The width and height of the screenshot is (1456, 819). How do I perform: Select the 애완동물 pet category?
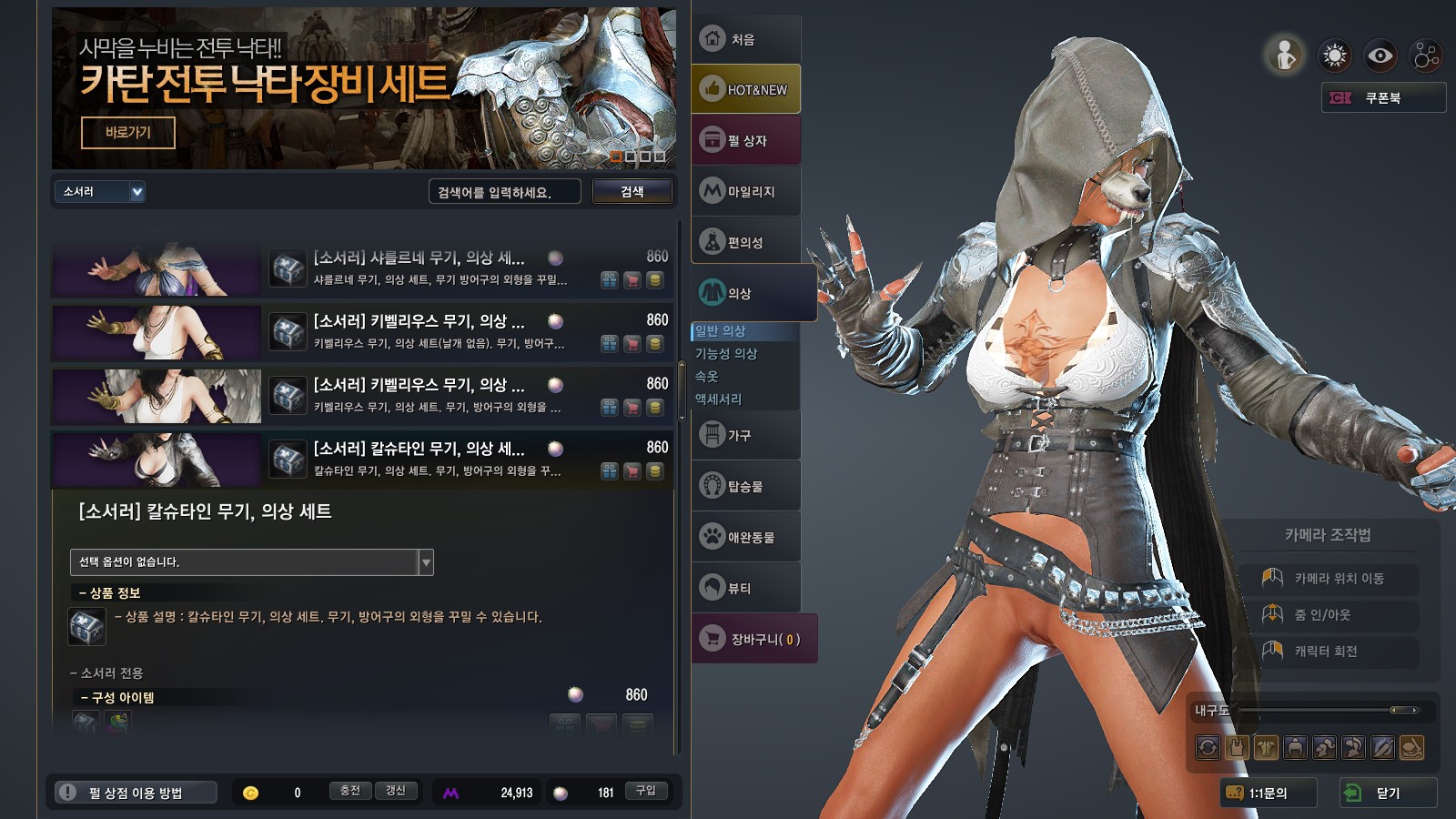[745, 537]
